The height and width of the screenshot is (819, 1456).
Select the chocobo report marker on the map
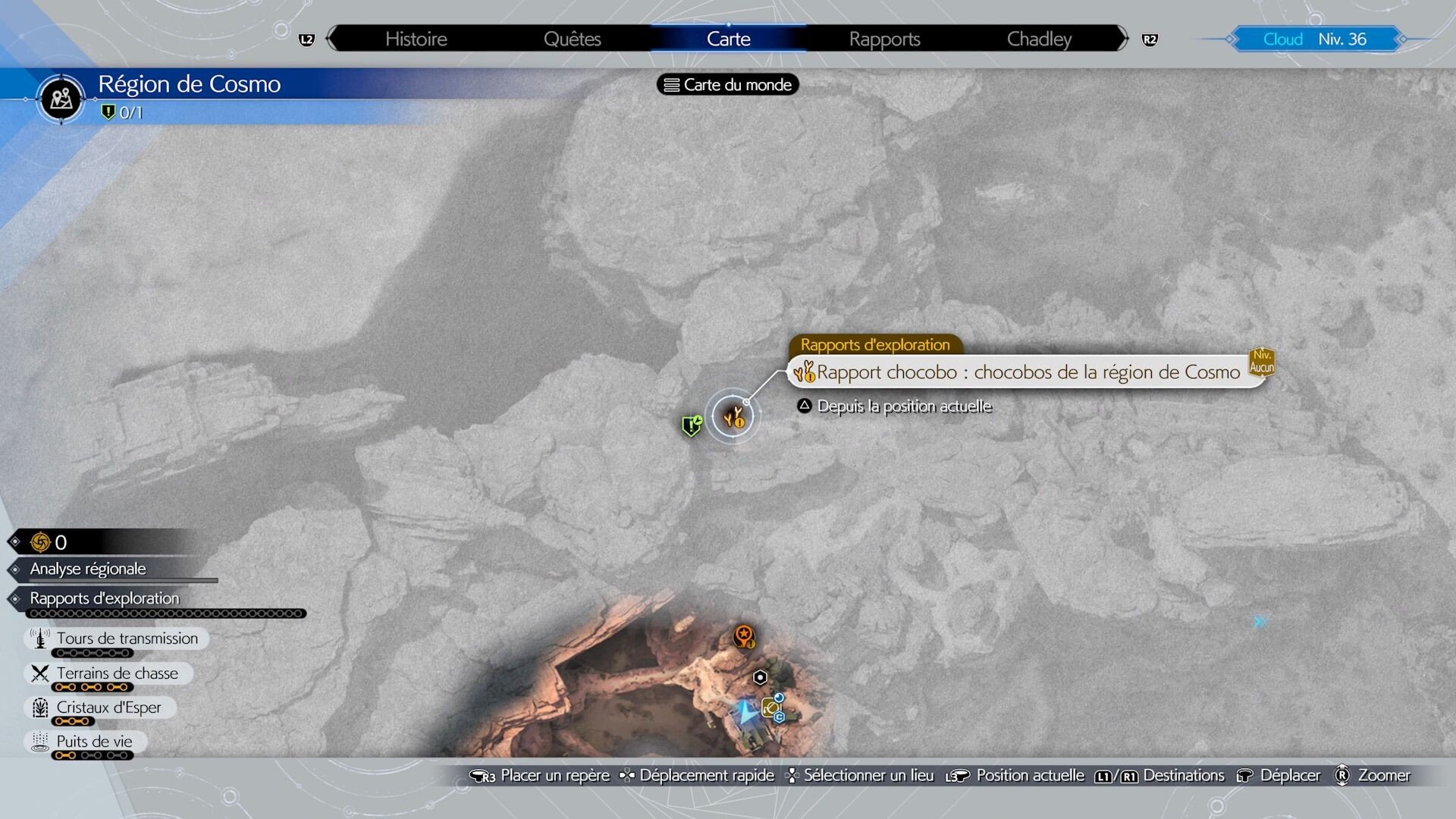[733, 415]
